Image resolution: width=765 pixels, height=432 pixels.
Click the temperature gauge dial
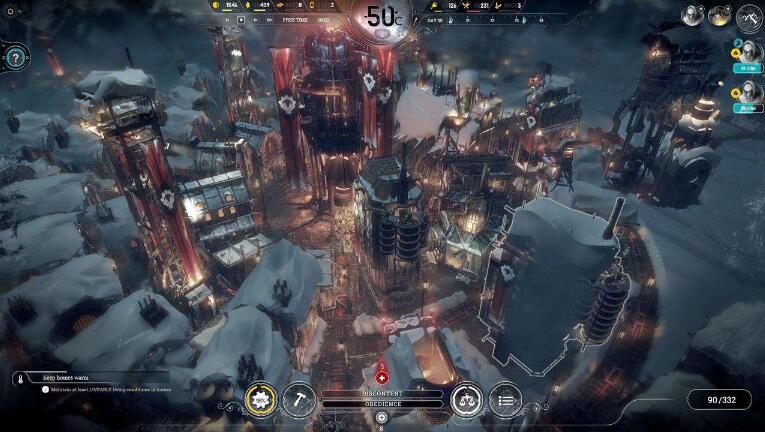point(382,17)
